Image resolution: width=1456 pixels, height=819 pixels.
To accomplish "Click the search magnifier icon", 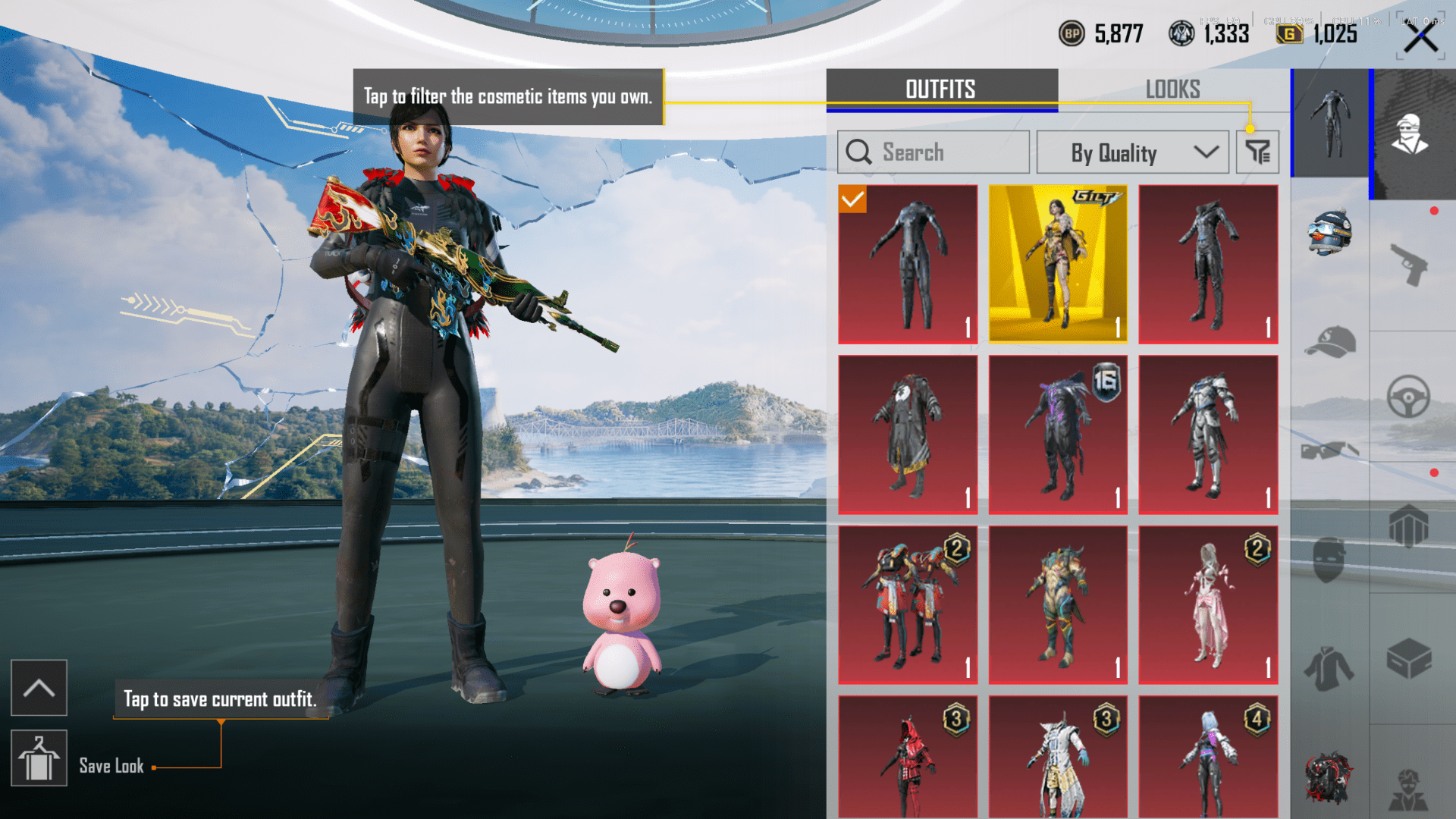I will (859, 152).
